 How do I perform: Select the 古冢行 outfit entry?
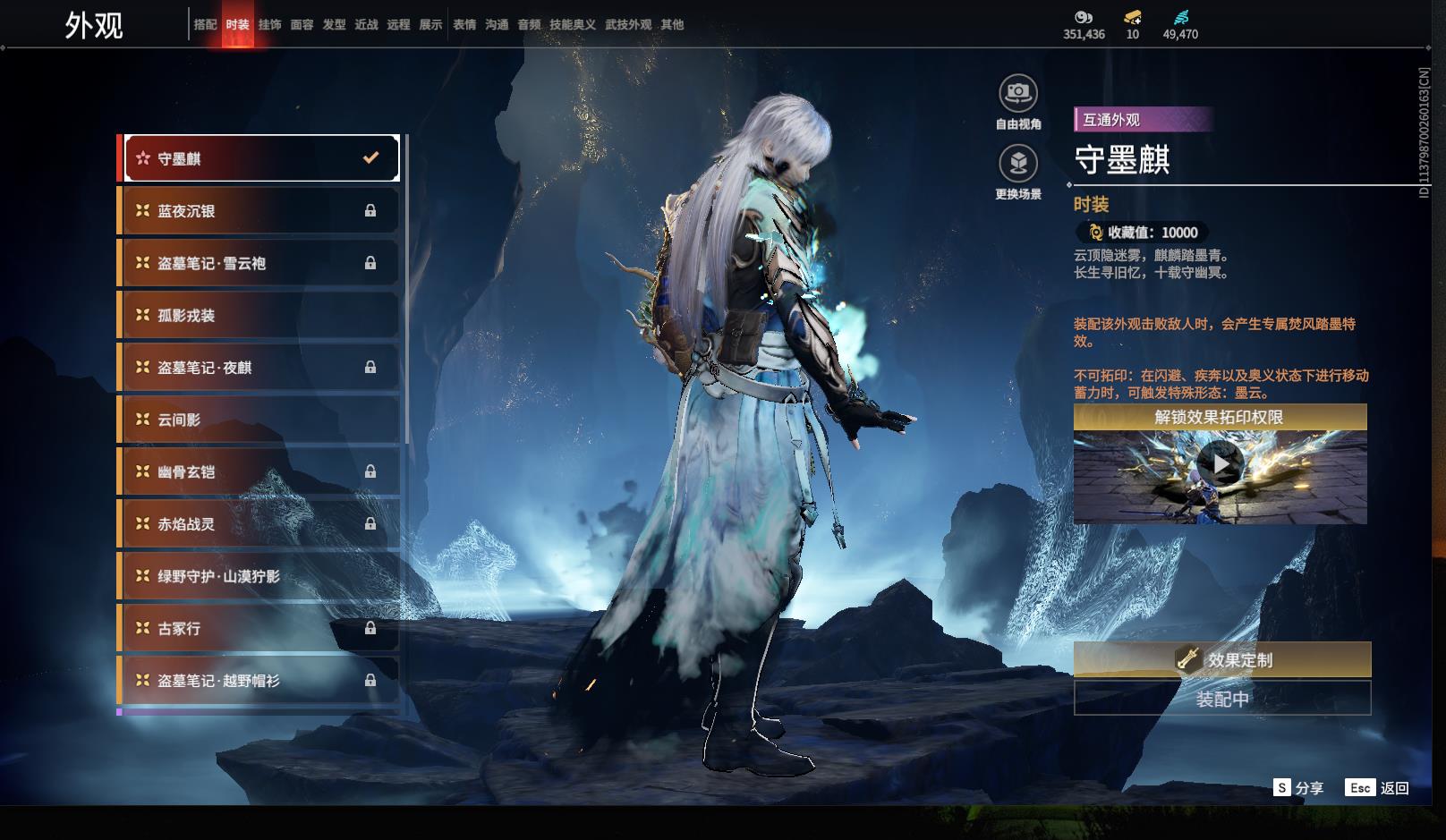(x=260, y=629)
